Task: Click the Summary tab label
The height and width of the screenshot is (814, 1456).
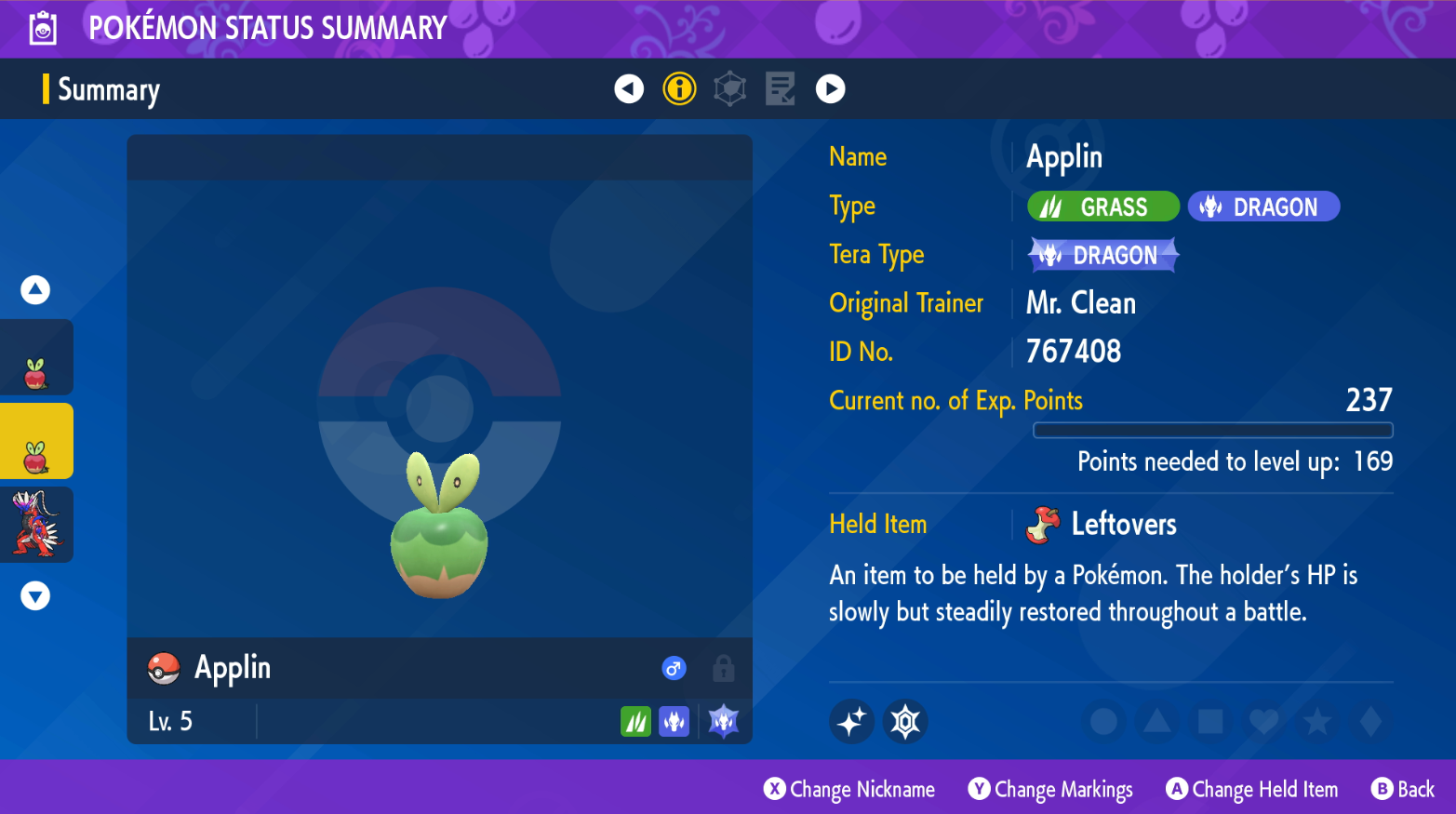Action: [x=109, y=89]
